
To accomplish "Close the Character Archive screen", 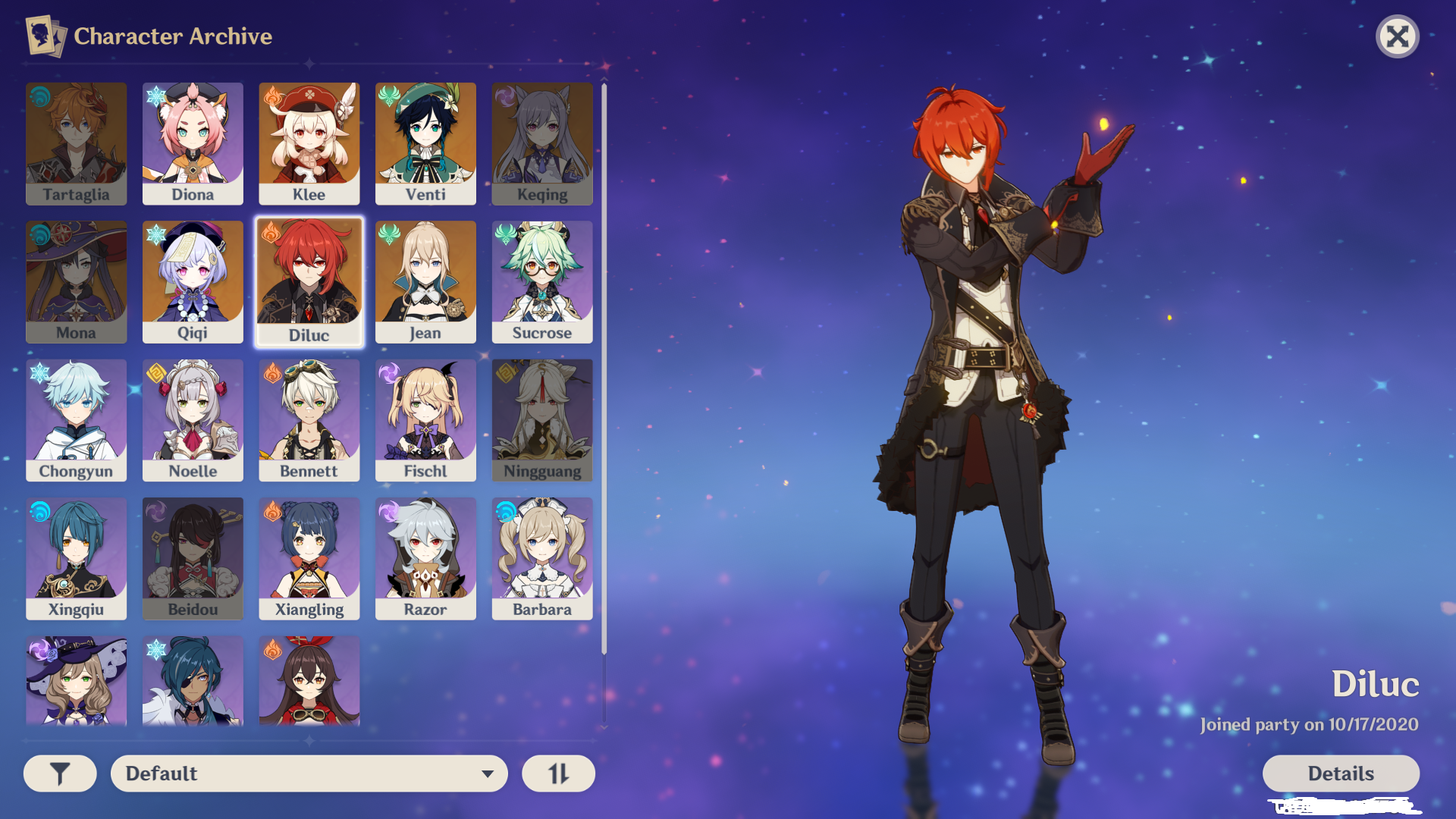I will pos(1397,36).
